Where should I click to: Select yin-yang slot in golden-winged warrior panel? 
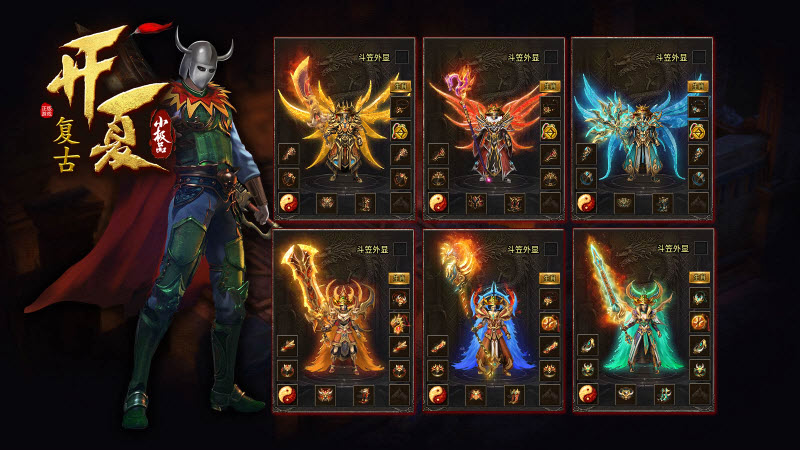point(289,203)
